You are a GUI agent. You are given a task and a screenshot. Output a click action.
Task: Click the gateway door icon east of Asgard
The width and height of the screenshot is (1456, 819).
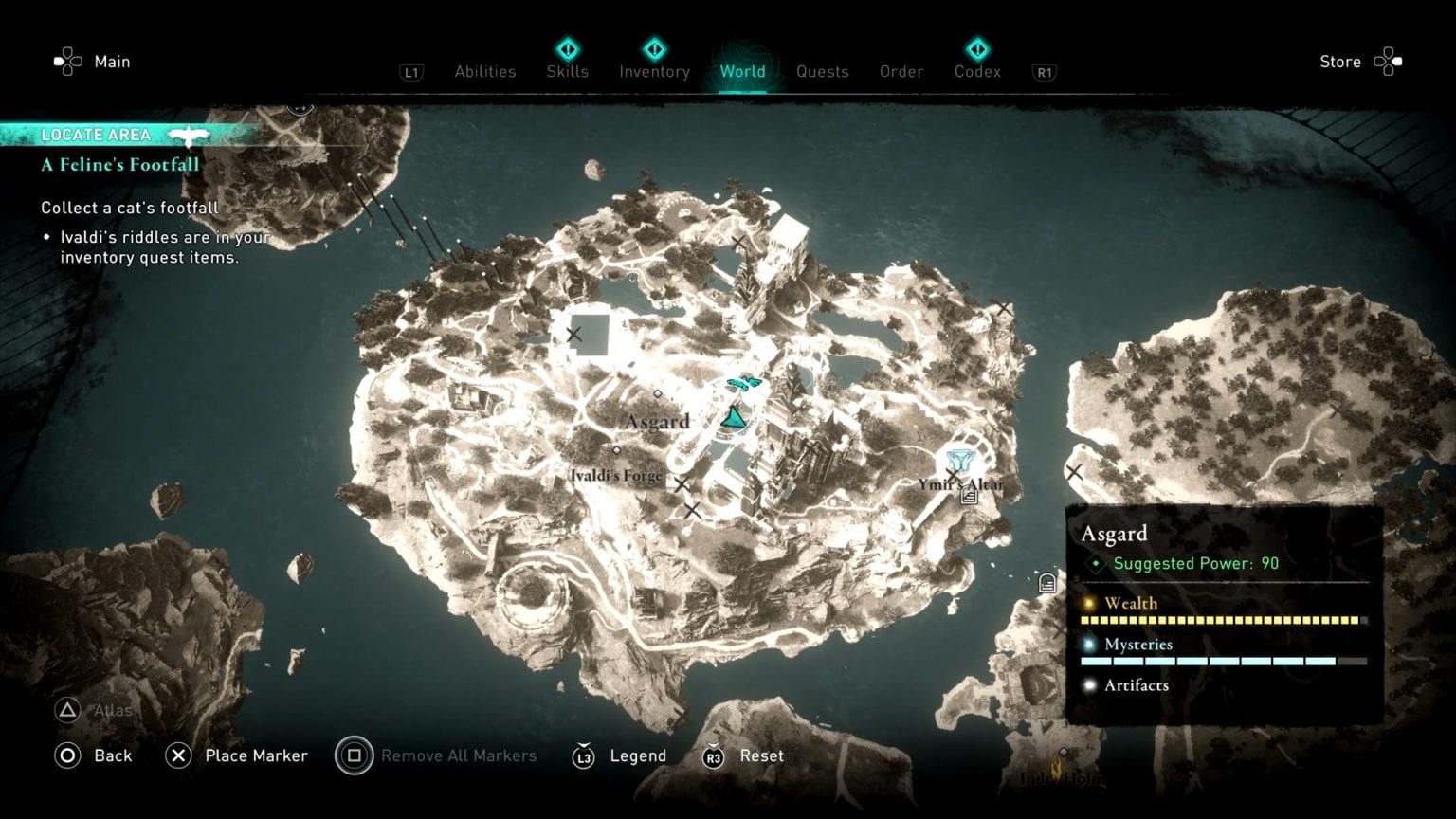1046,584
